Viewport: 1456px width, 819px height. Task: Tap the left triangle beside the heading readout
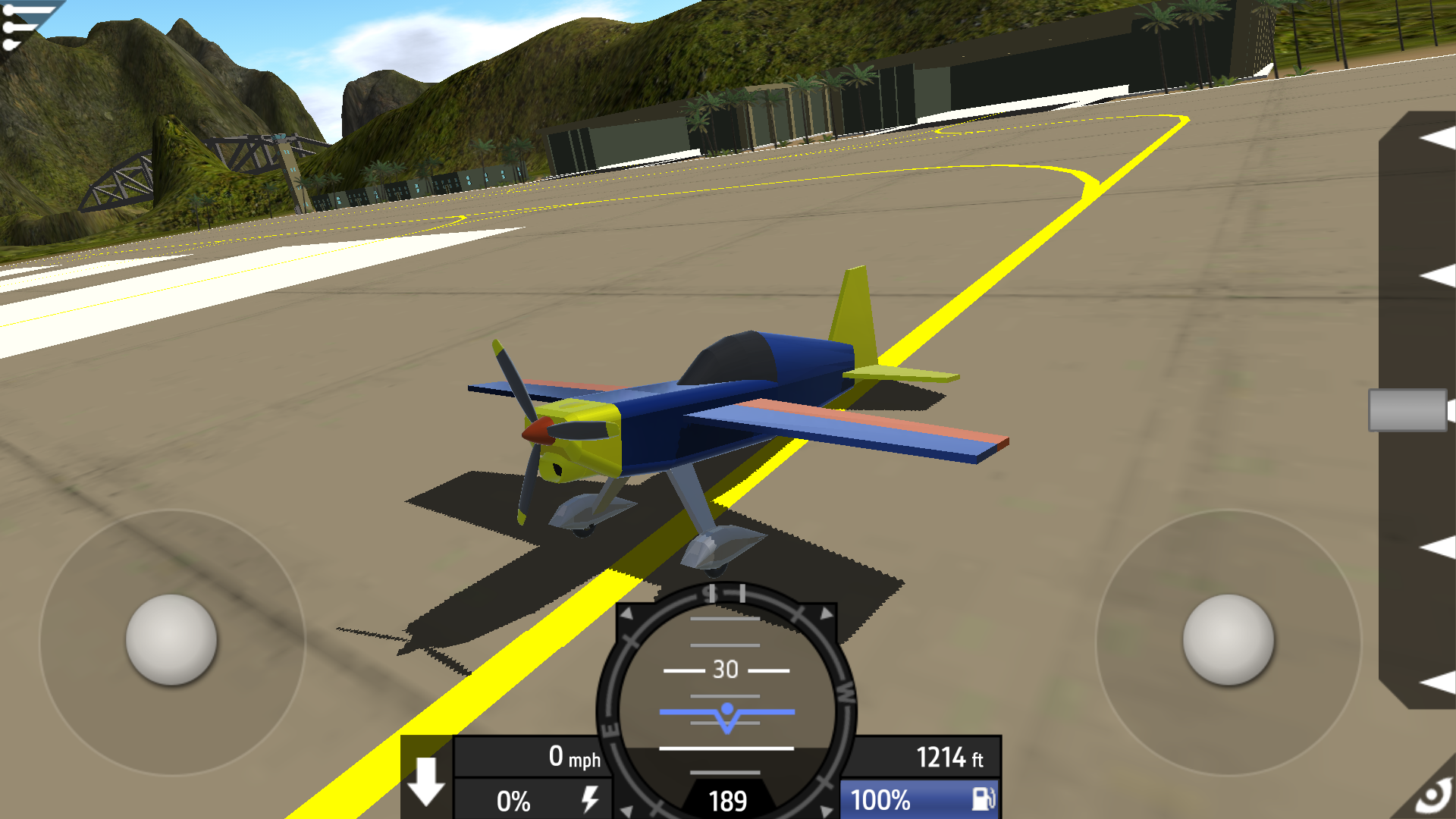626,810
